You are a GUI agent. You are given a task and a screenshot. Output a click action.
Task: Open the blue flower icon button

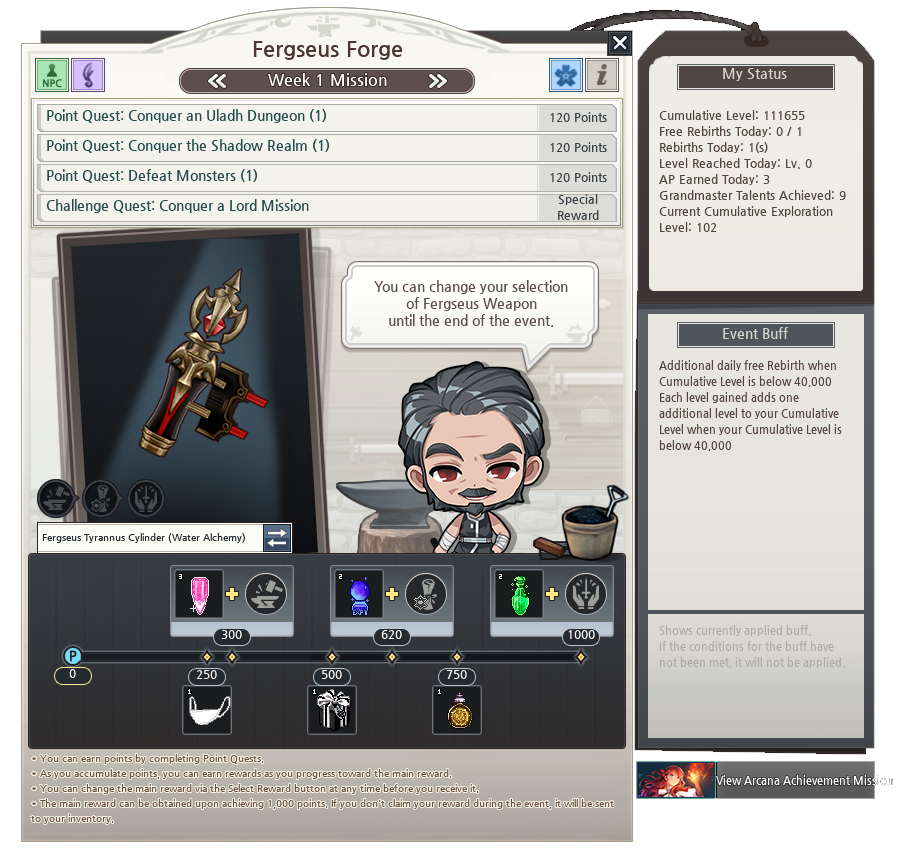[x=566, y=75]
